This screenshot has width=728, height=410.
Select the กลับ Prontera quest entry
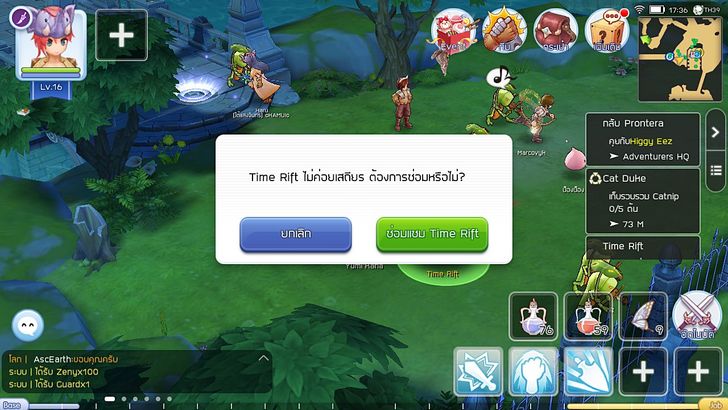pos(644,139)
